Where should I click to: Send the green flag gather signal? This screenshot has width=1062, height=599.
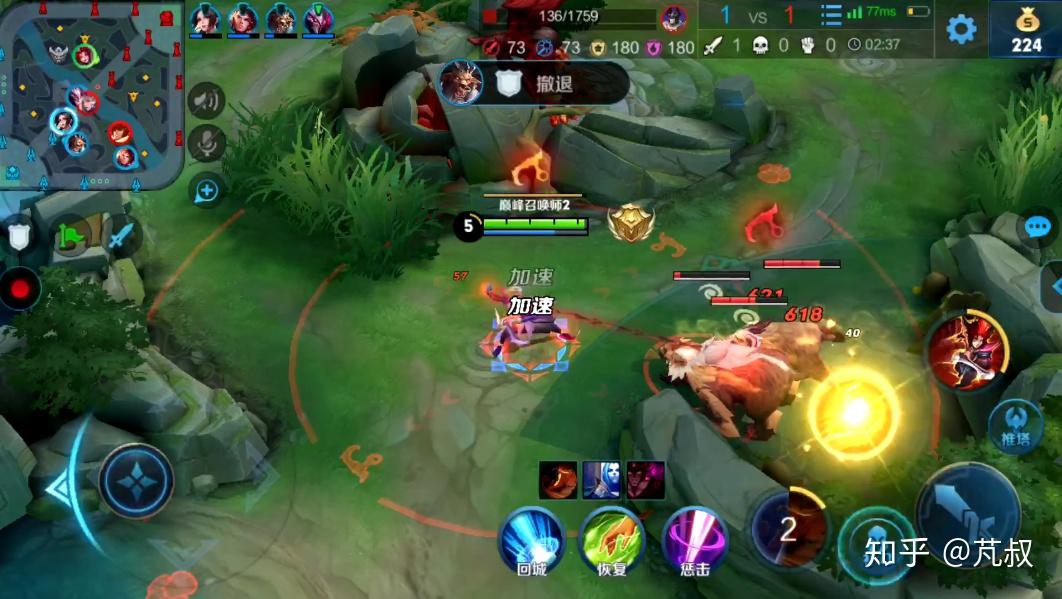click(x=71, y=237)
